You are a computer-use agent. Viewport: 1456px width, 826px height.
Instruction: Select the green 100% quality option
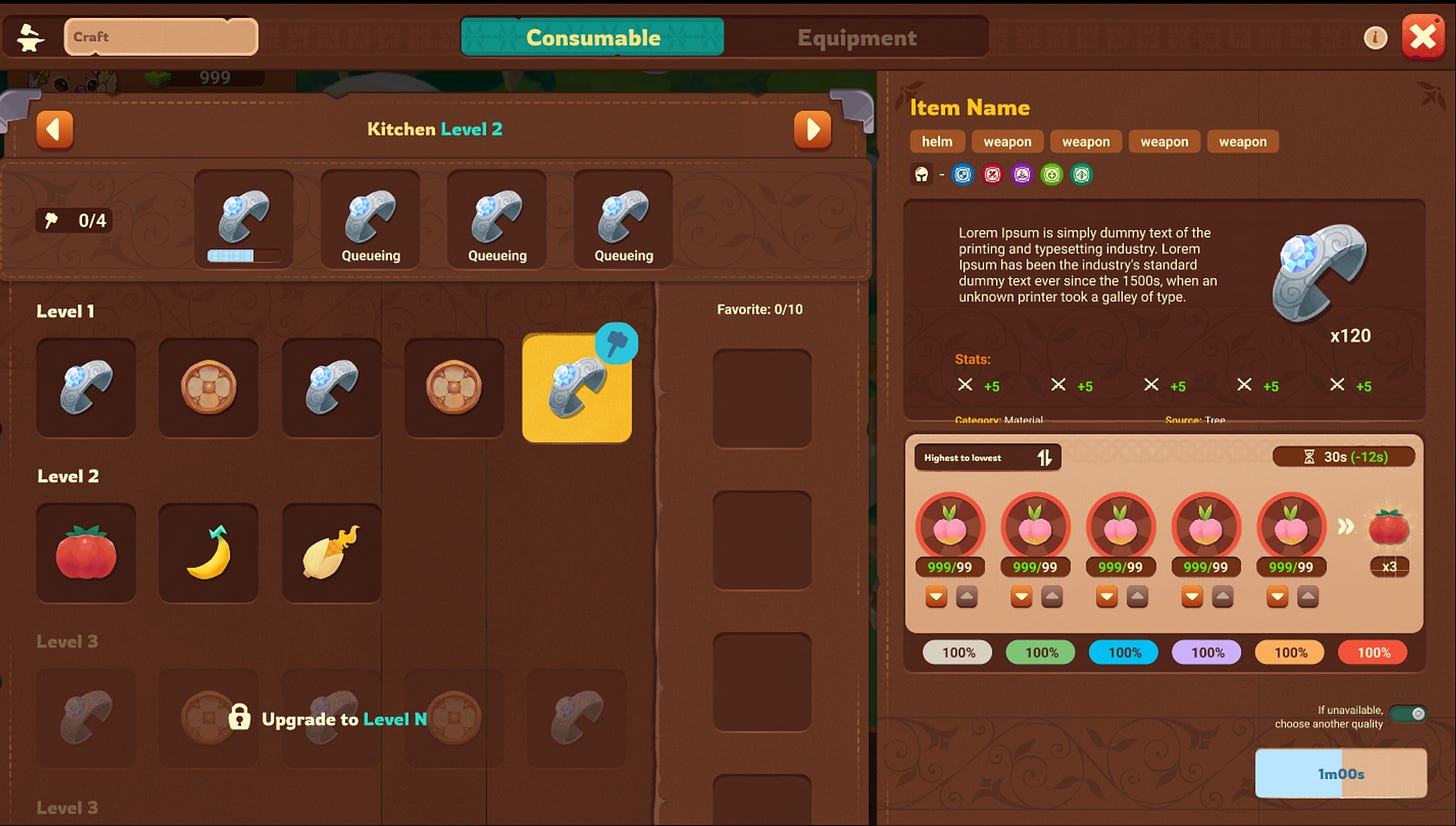(x=1040, y=652)
